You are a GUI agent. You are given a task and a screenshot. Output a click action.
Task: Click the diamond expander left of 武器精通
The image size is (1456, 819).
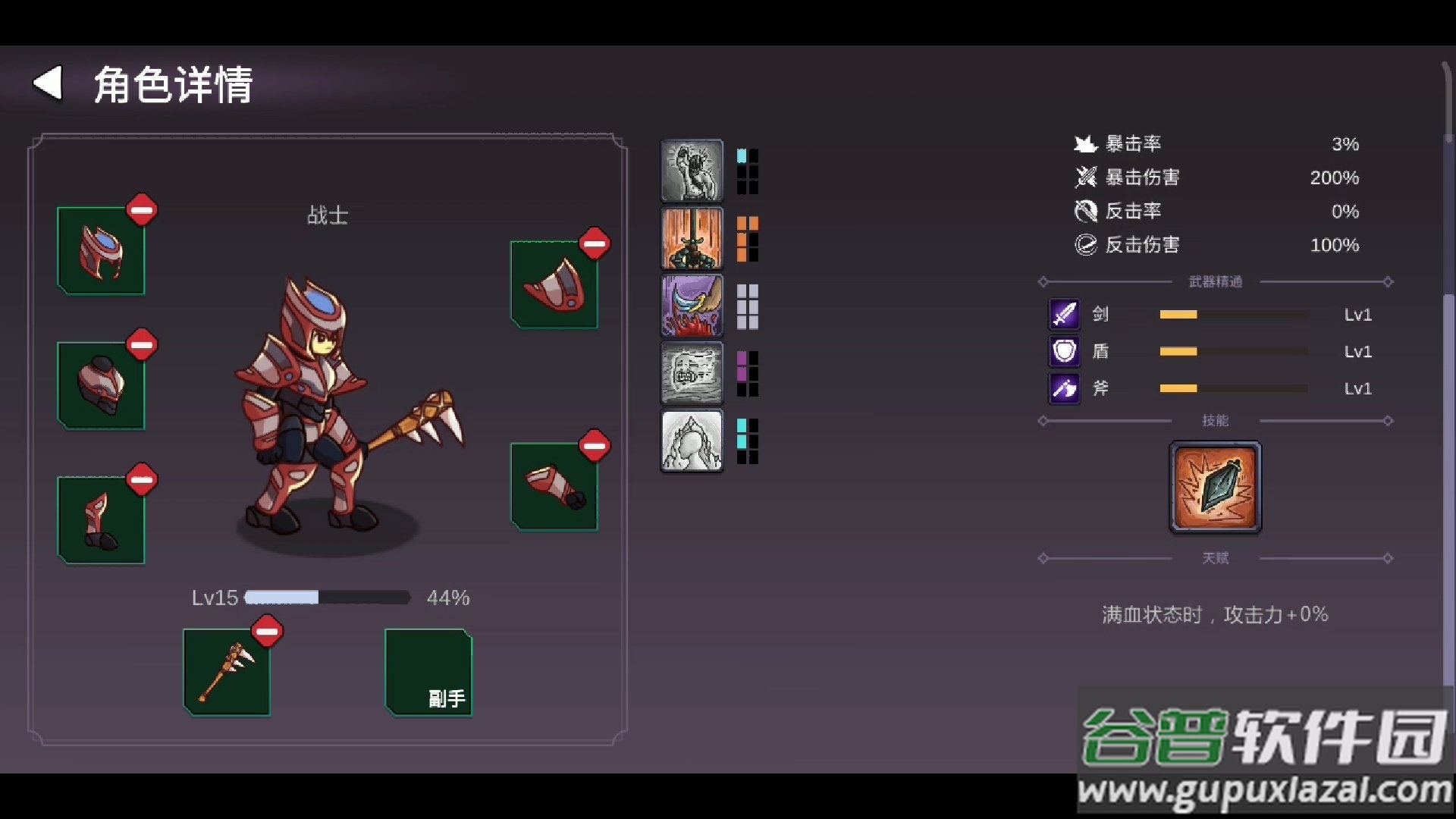pos(1043,281)
